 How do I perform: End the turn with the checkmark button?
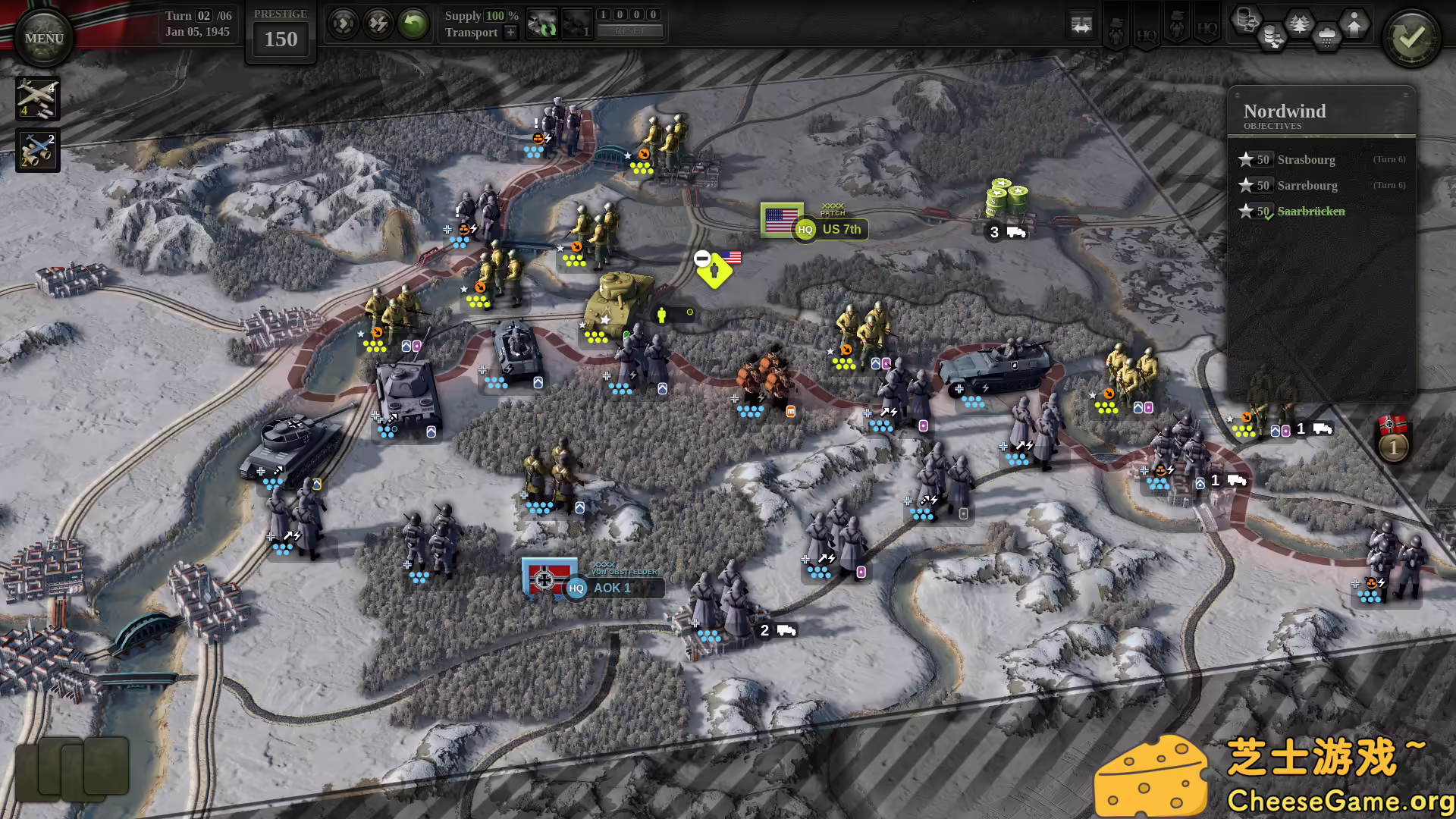pyautogui.click(x=1411, y=38)
